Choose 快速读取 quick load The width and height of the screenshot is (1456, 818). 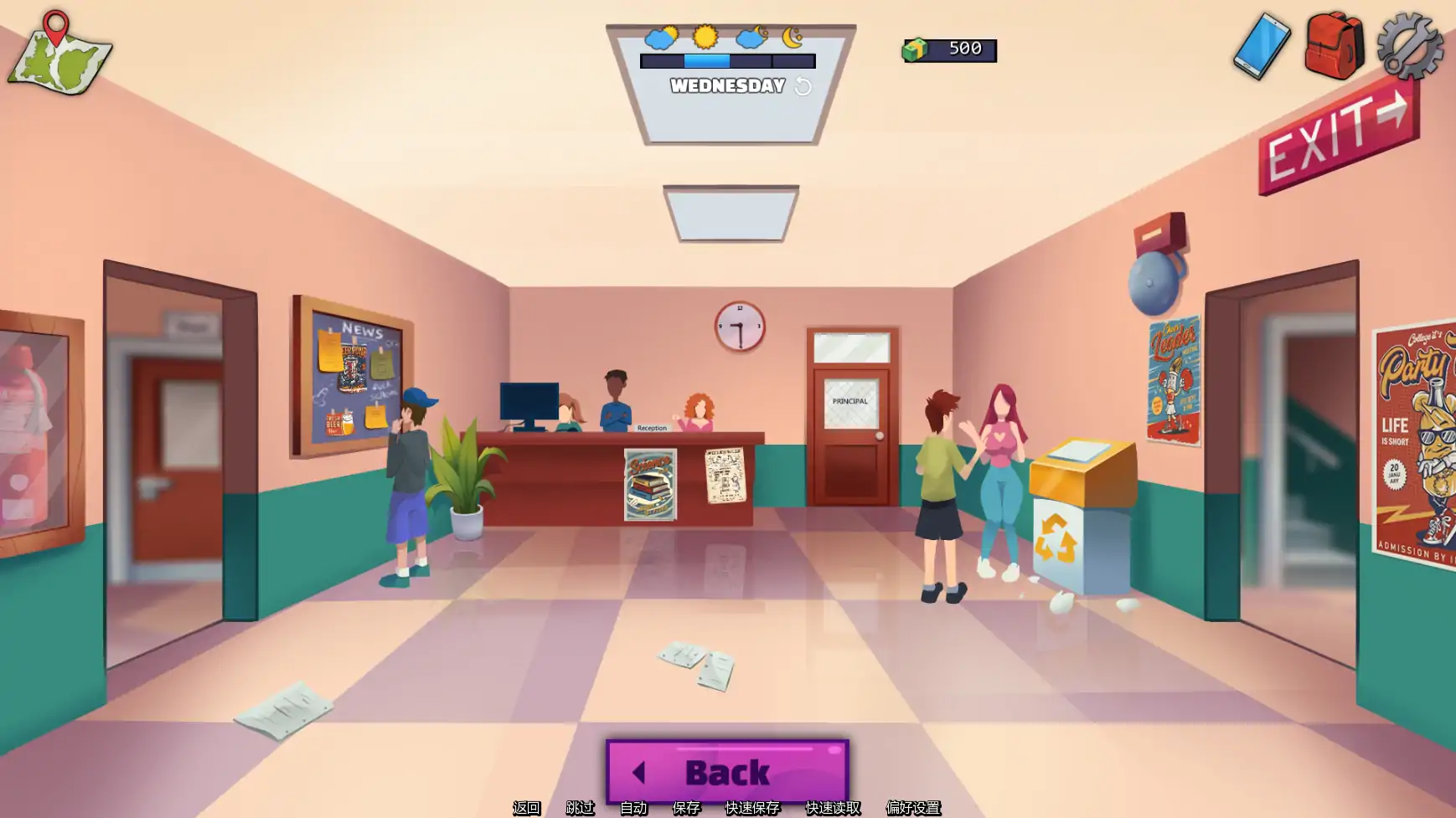tap(833, 807)
